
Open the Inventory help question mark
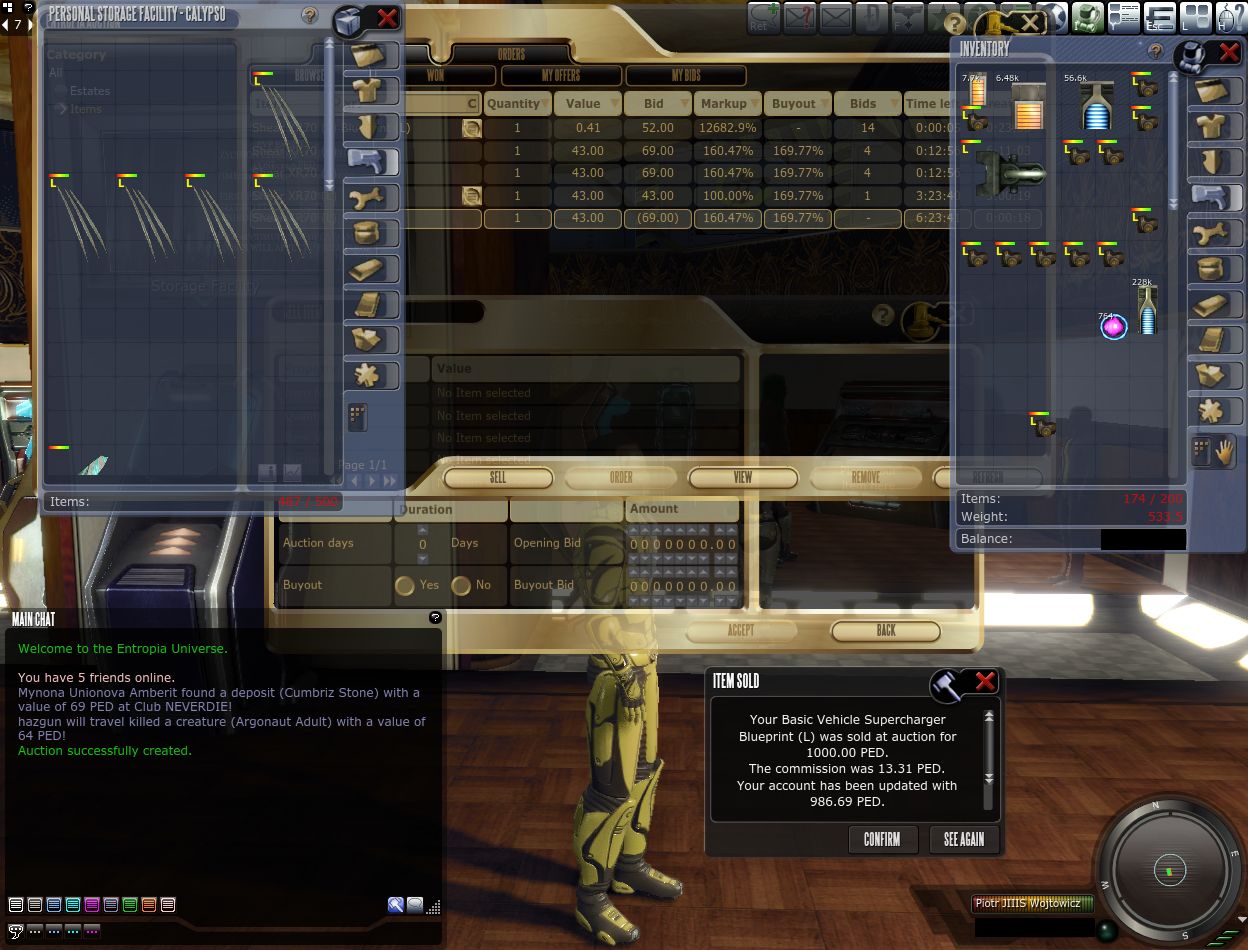(1155, 51)
